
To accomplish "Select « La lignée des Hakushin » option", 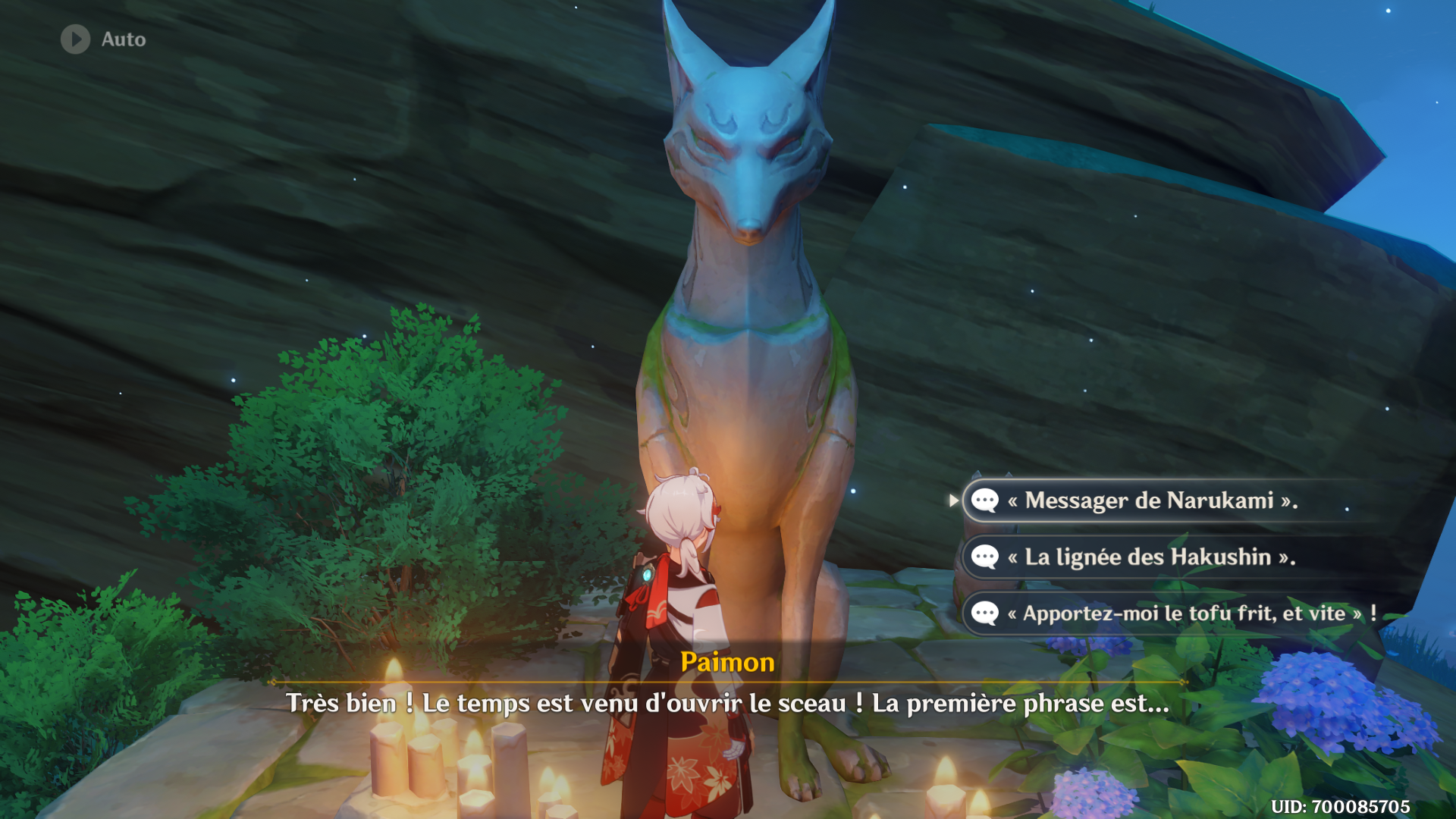I will pyautogui.click(x=1150, y=557).
